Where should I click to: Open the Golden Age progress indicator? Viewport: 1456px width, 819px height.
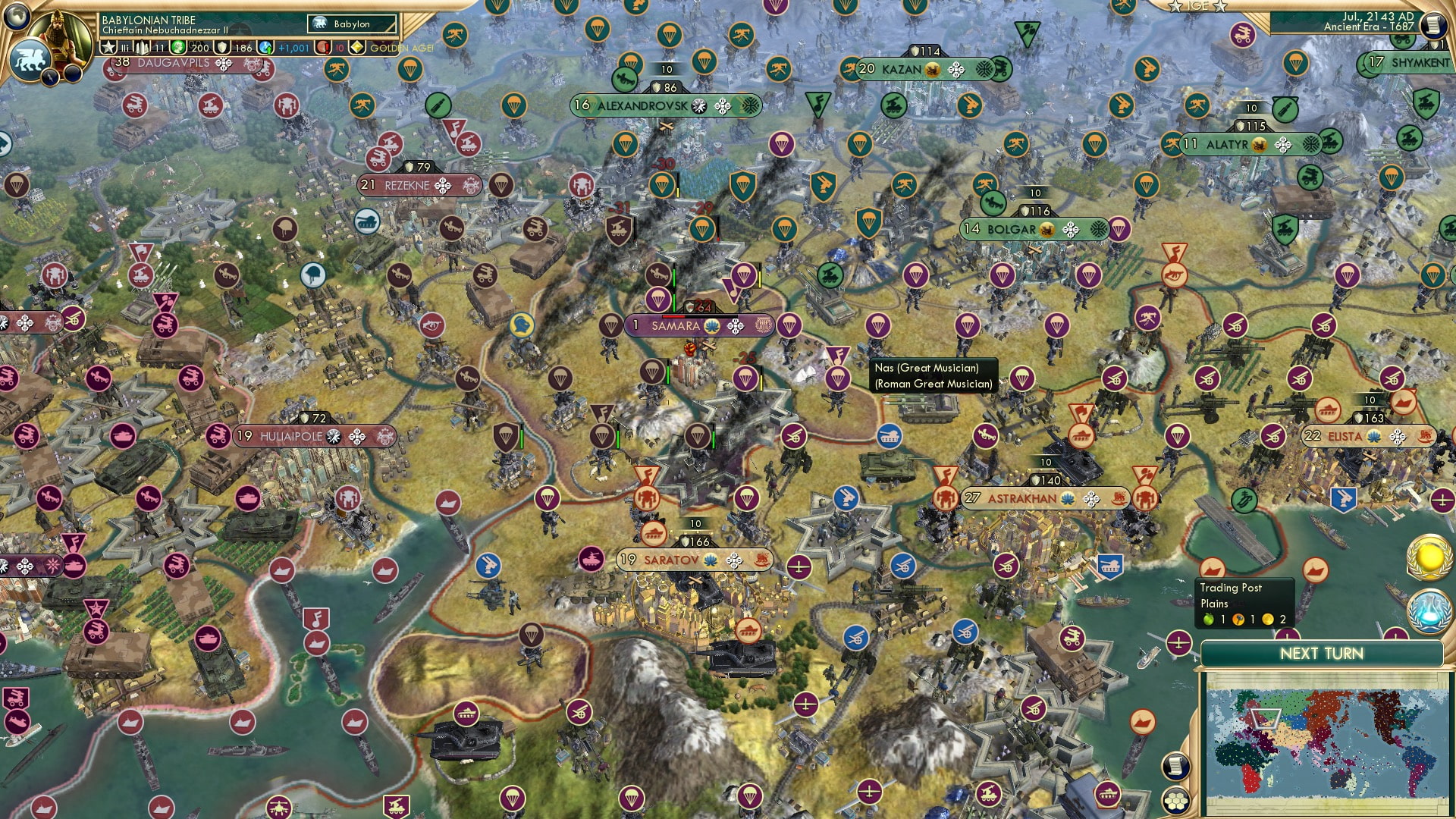[357, 48]
